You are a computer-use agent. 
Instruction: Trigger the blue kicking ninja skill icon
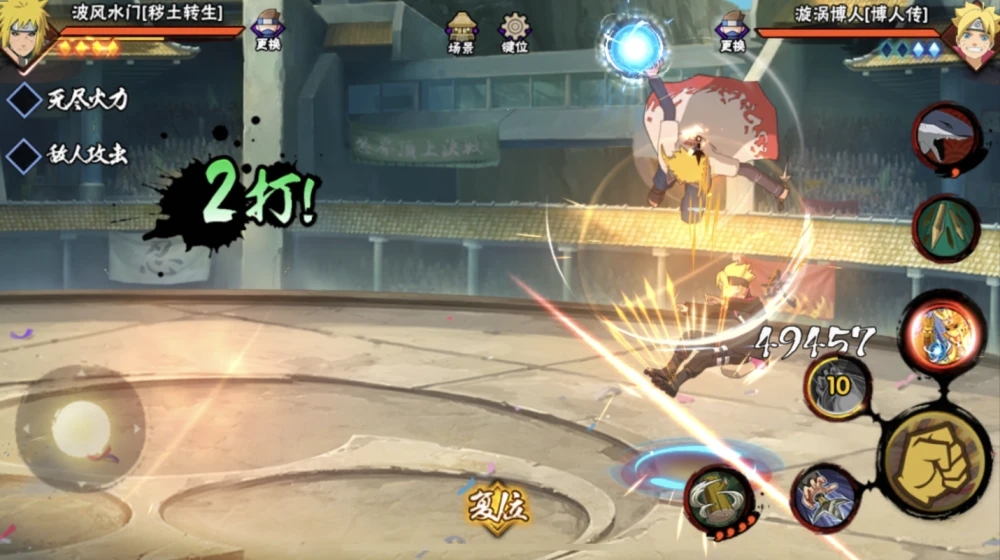coord(826,497)
